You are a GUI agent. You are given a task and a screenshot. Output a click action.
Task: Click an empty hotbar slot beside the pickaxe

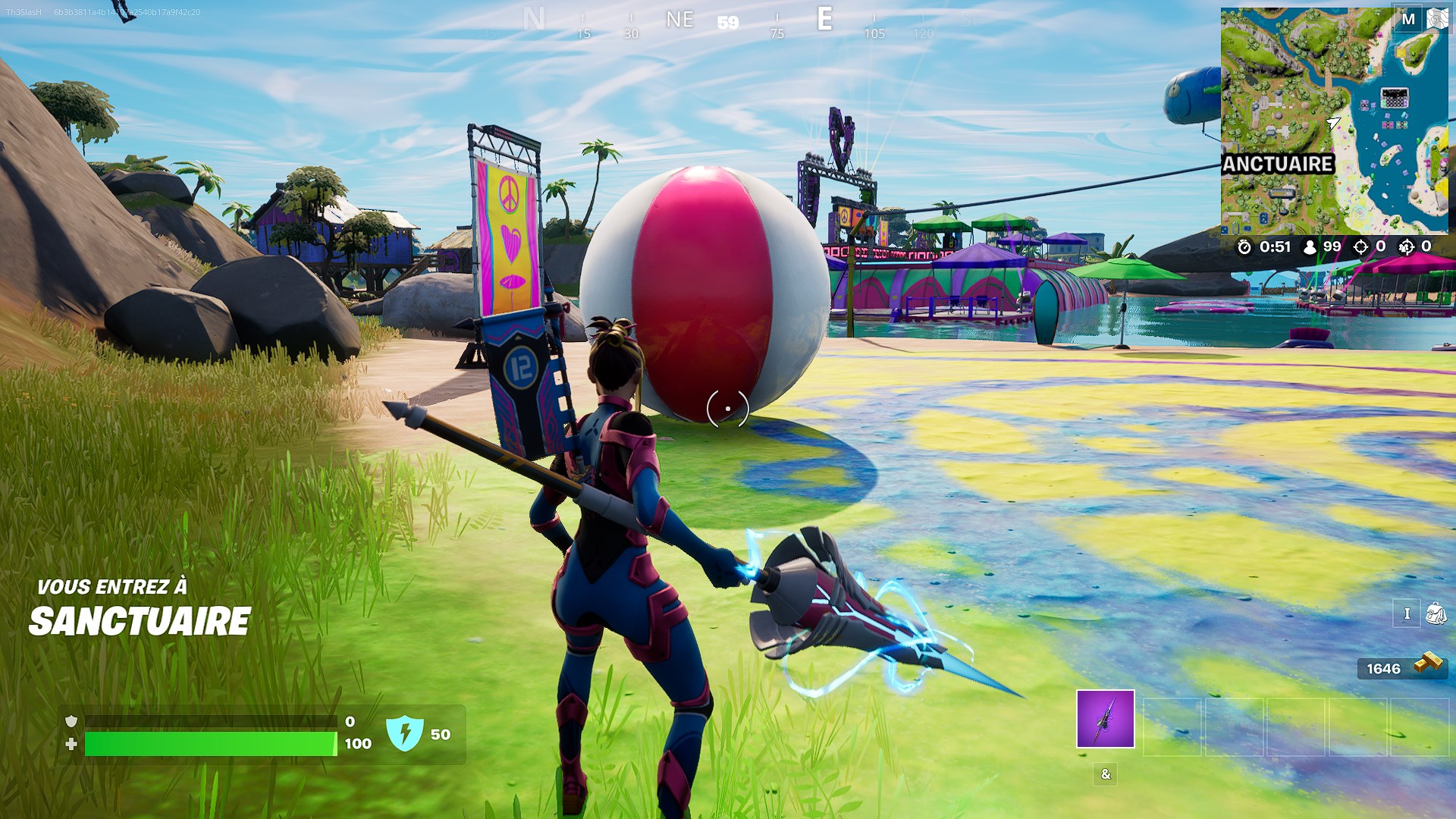point(1172,726)
